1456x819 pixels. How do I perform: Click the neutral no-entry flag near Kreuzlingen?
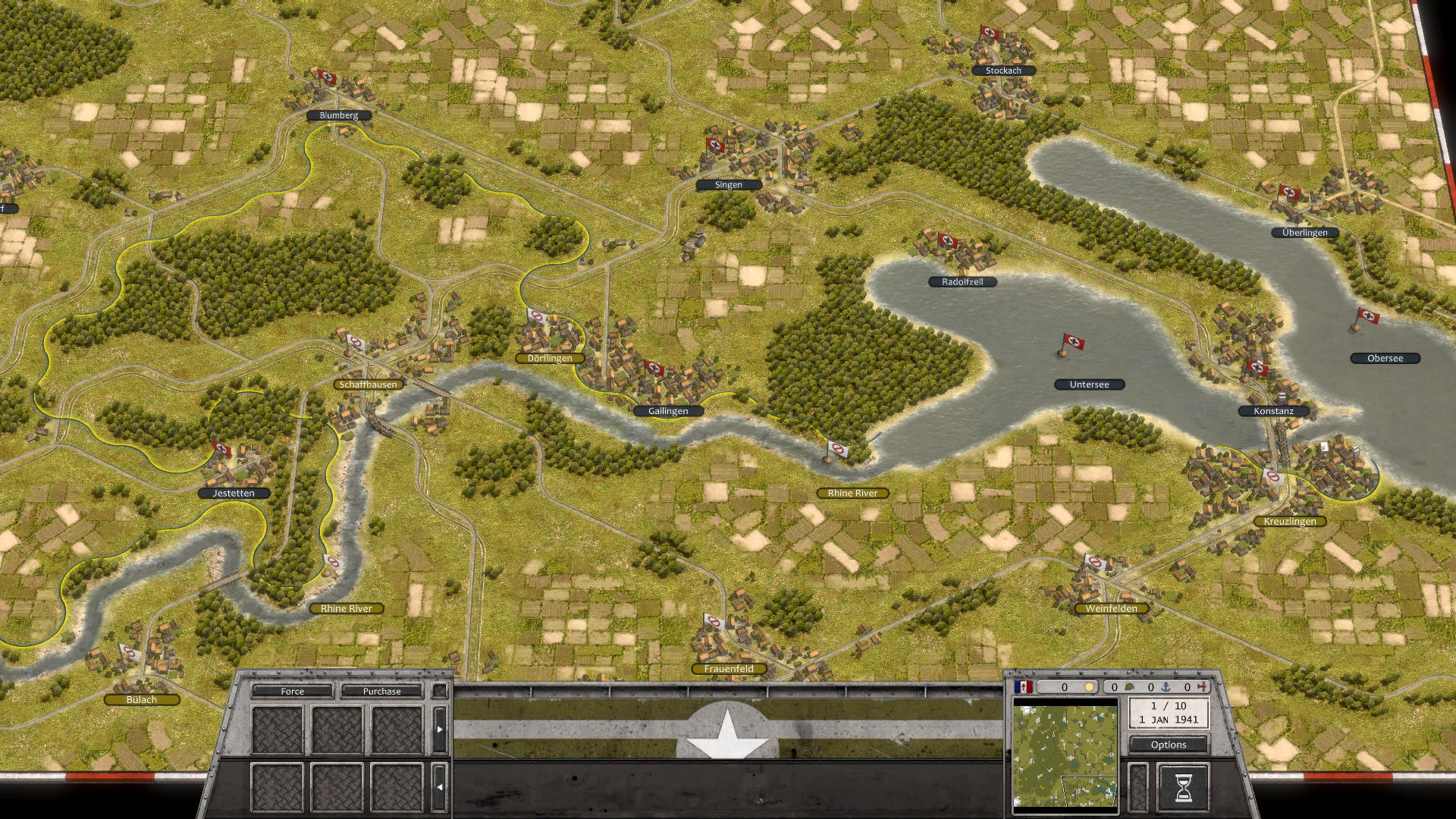pos(1275,475)
